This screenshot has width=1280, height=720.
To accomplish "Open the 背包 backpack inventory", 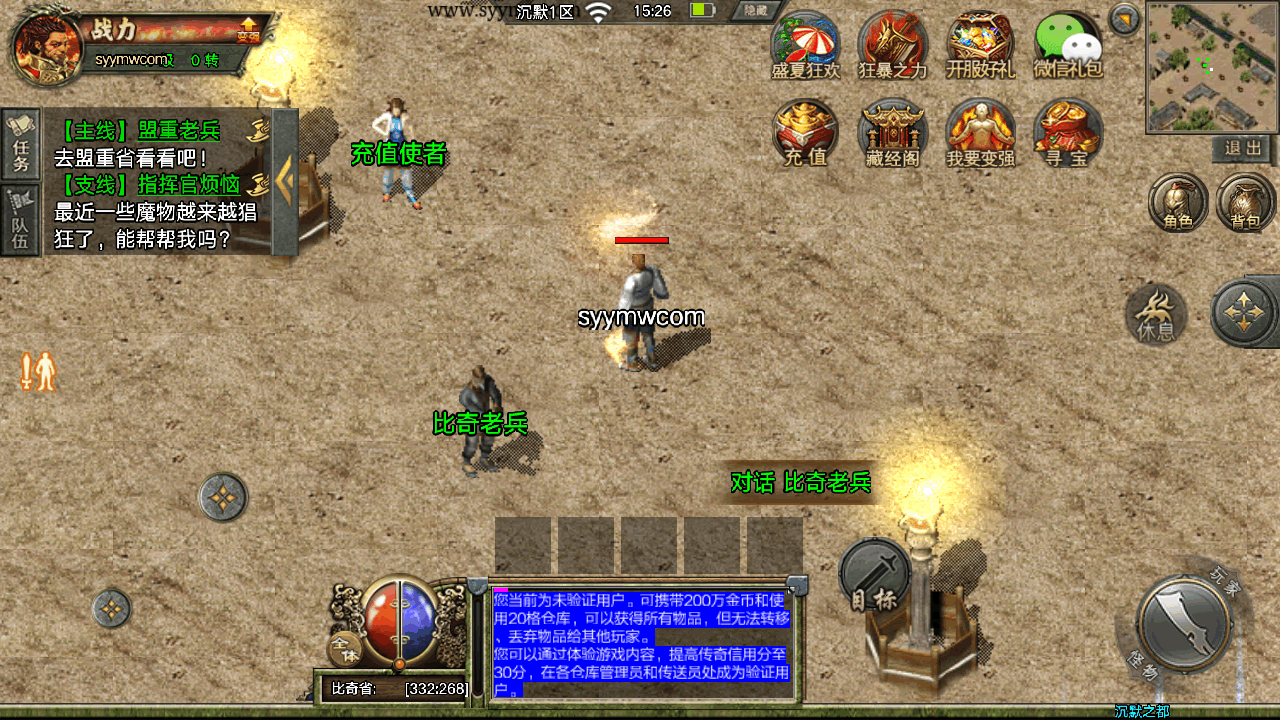I will [1245, 203].
